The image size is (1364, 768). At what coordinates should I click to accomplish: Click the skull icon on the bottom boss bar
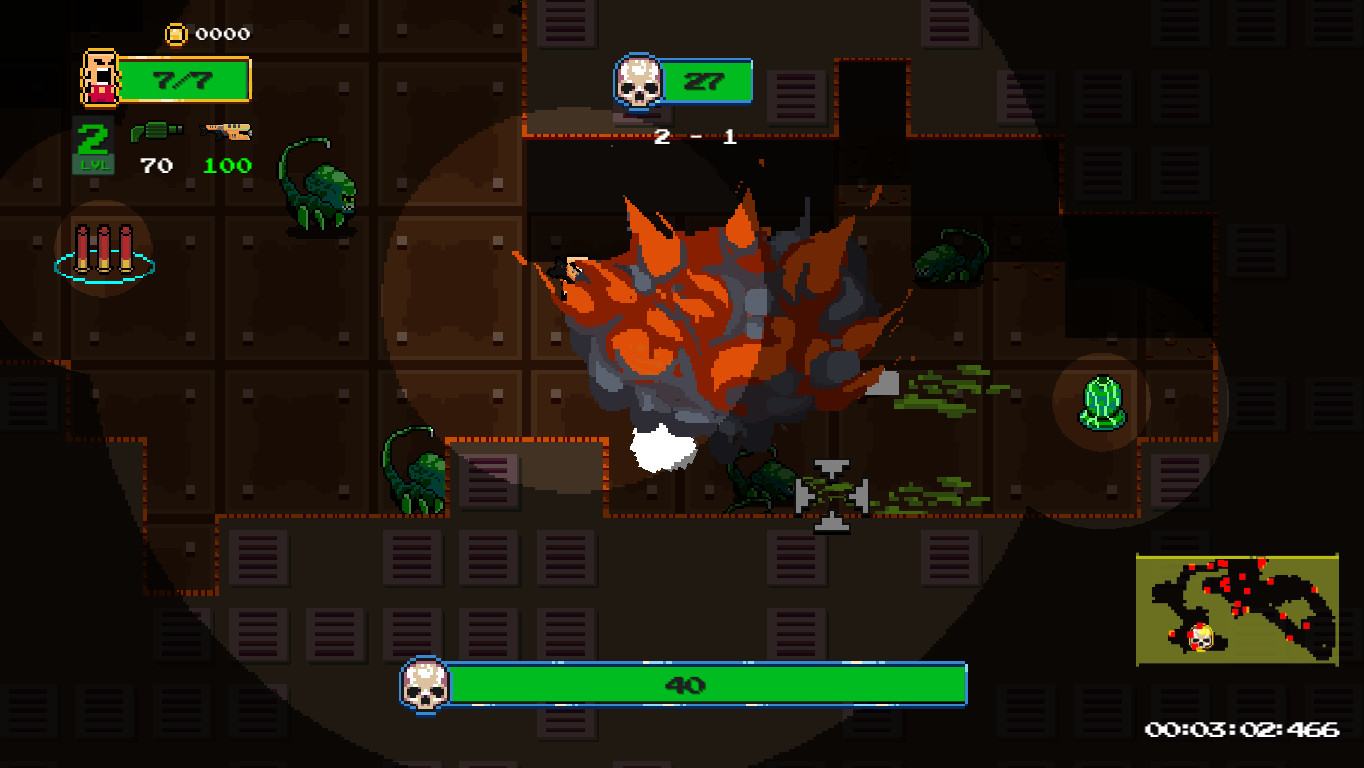tap(424, 684)
